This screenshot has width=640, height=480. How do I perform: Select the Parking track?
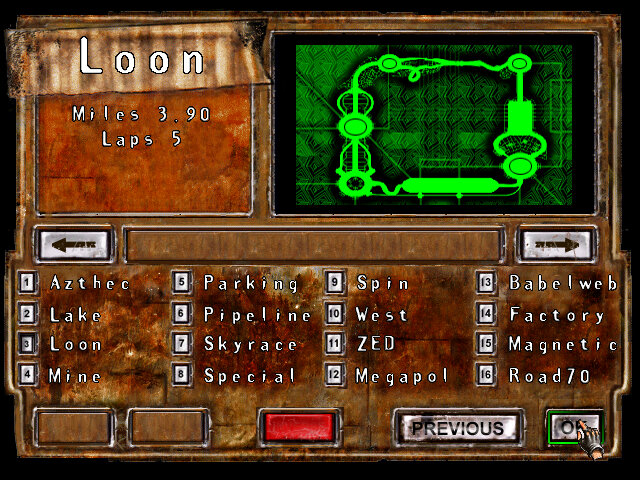251,284
